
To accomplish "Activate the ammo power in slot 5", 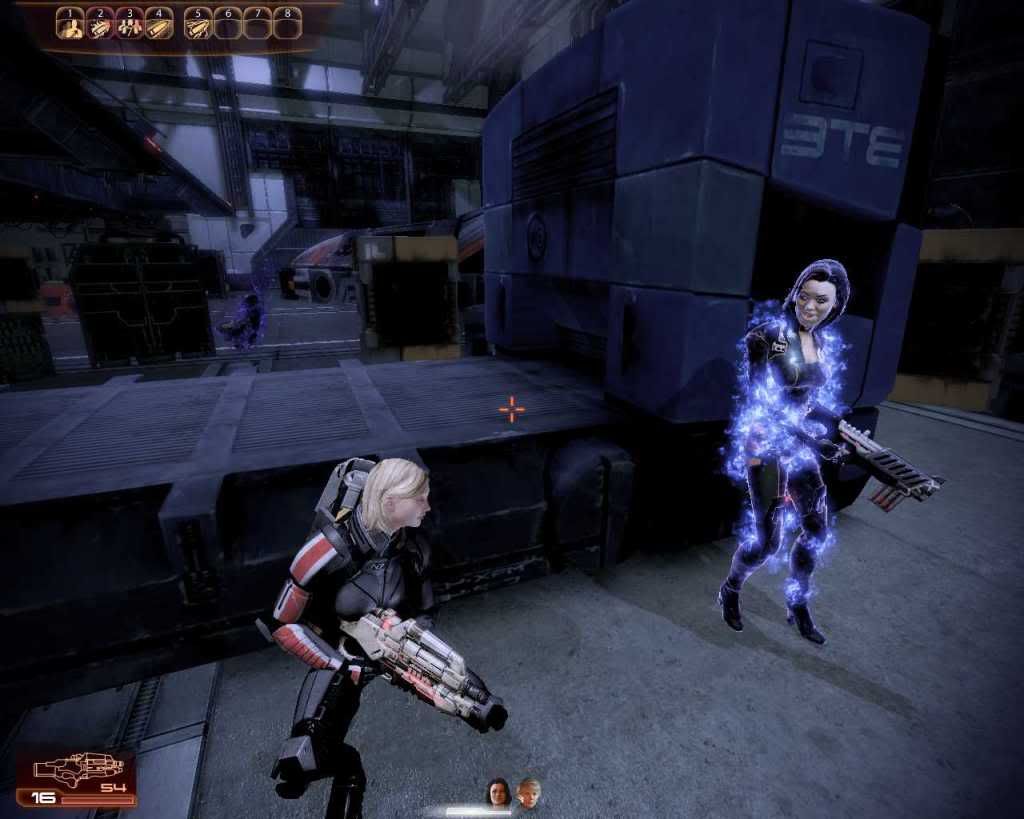I will 199,24.
